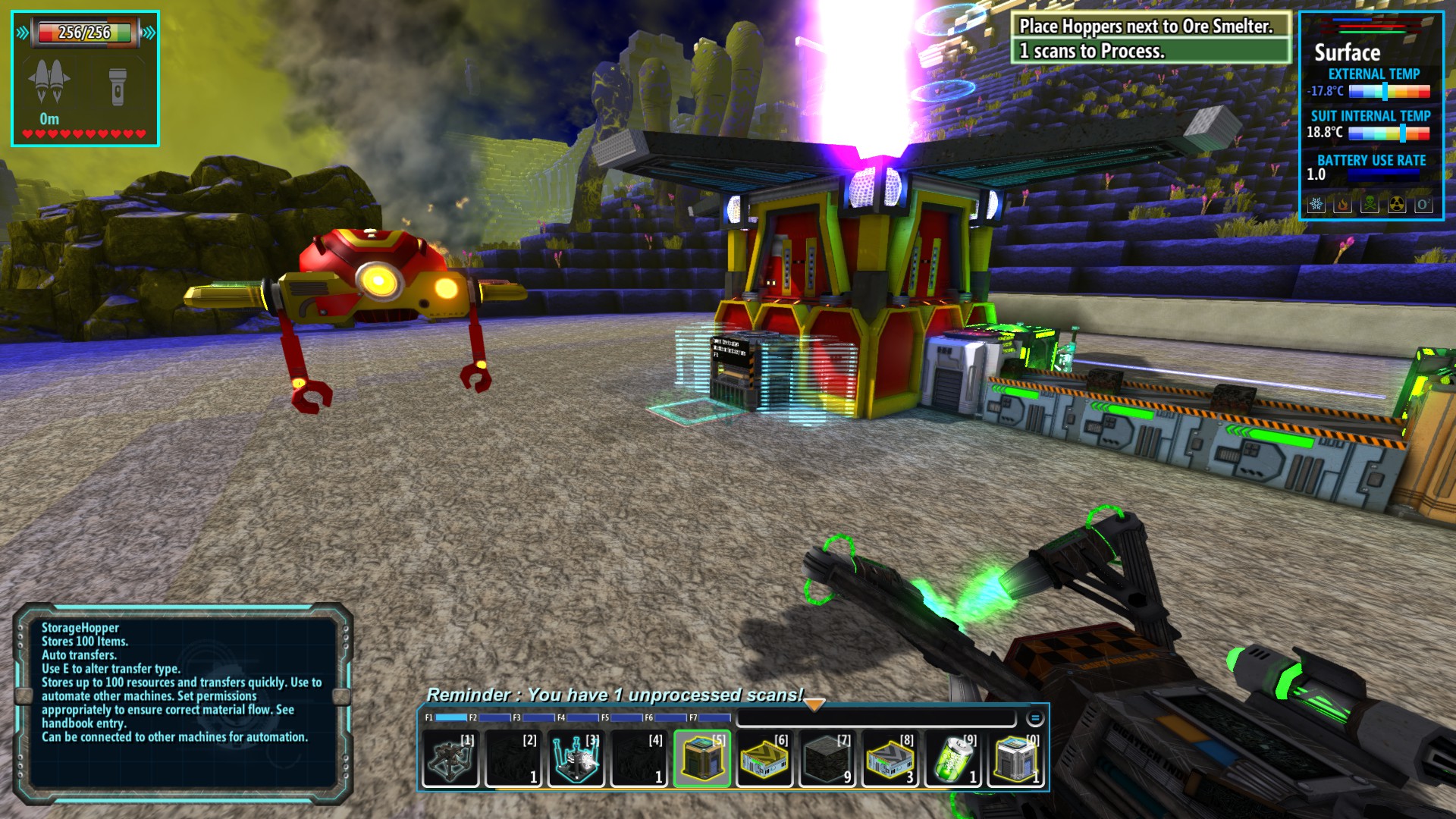Switch to the F2 hotbar page

tap(490, 717)
